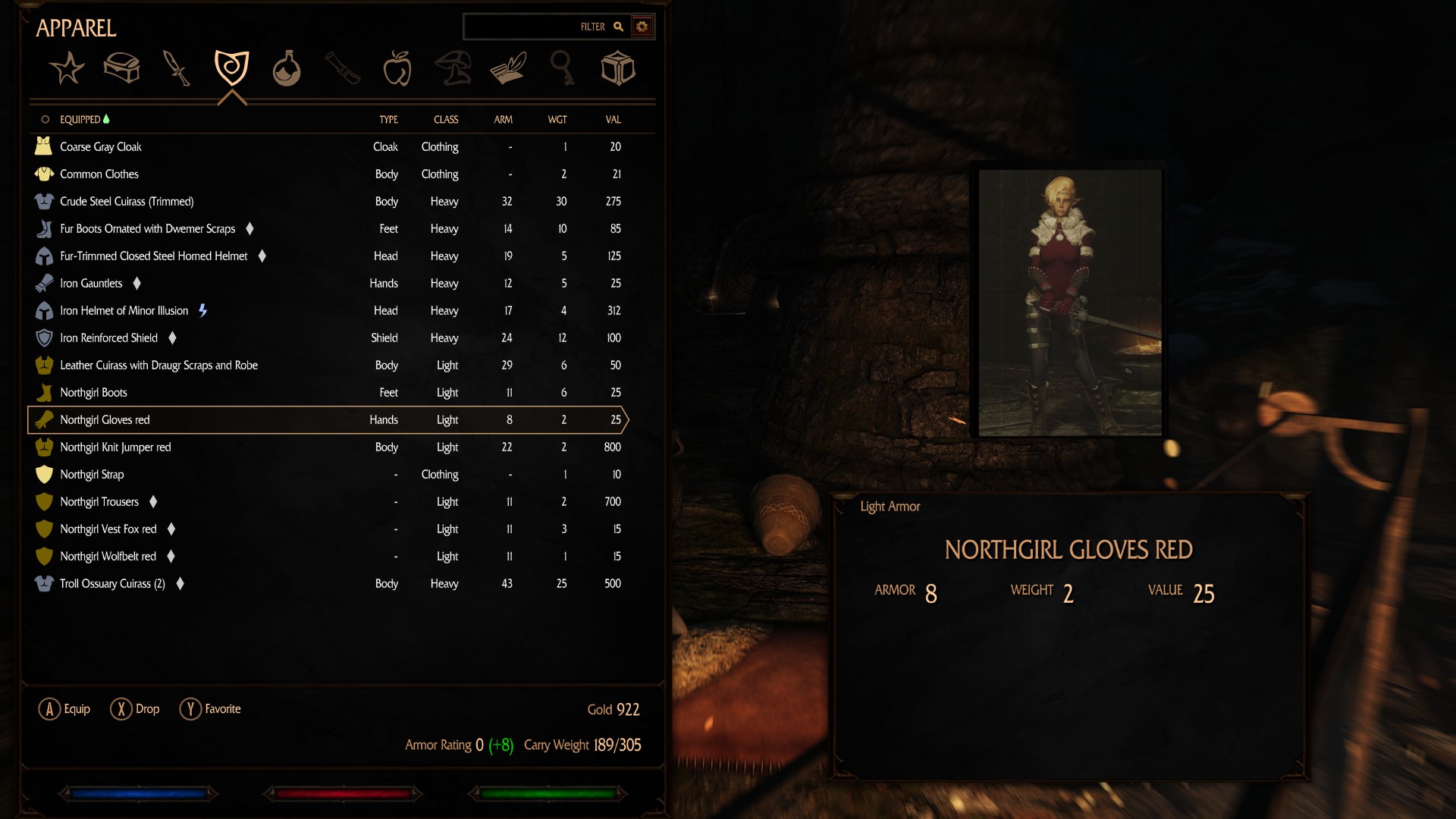Select the Coarse Gray Cloak row
The width and height of the screenshot is (1456, 819).
(101, 147)
